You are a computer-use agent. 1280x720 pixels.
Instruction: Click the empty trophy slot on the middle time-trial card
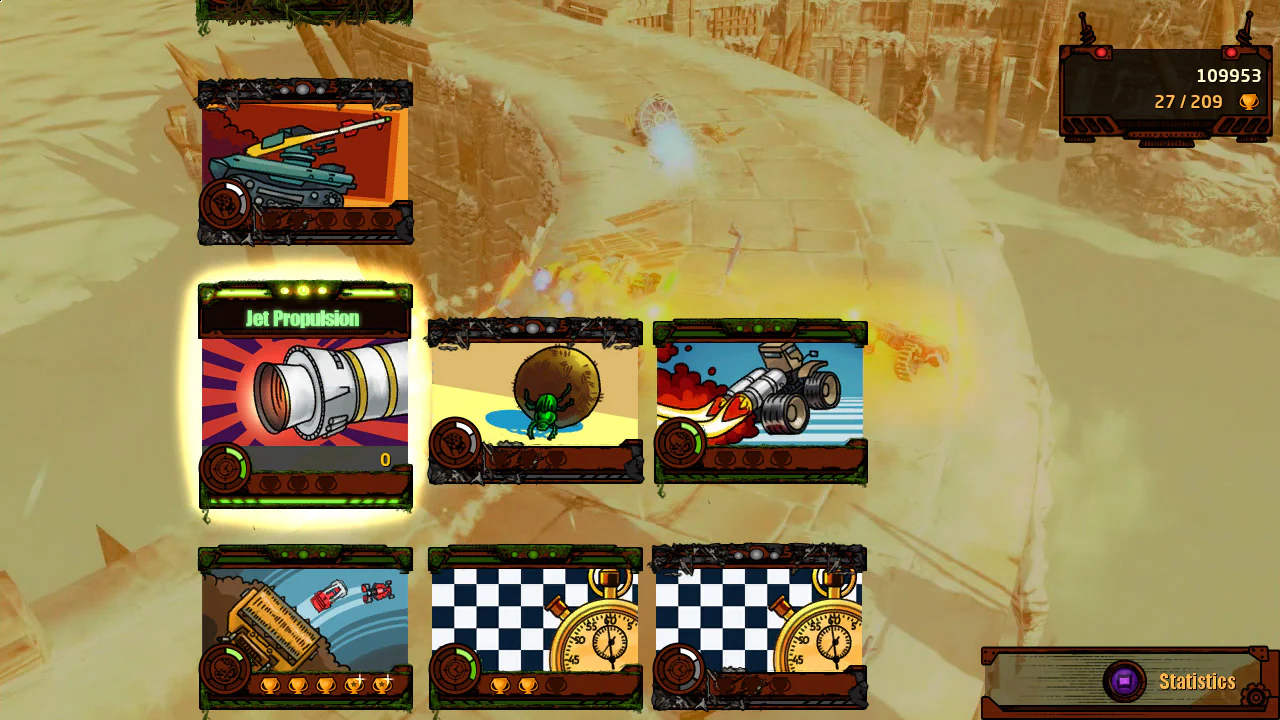557,685
